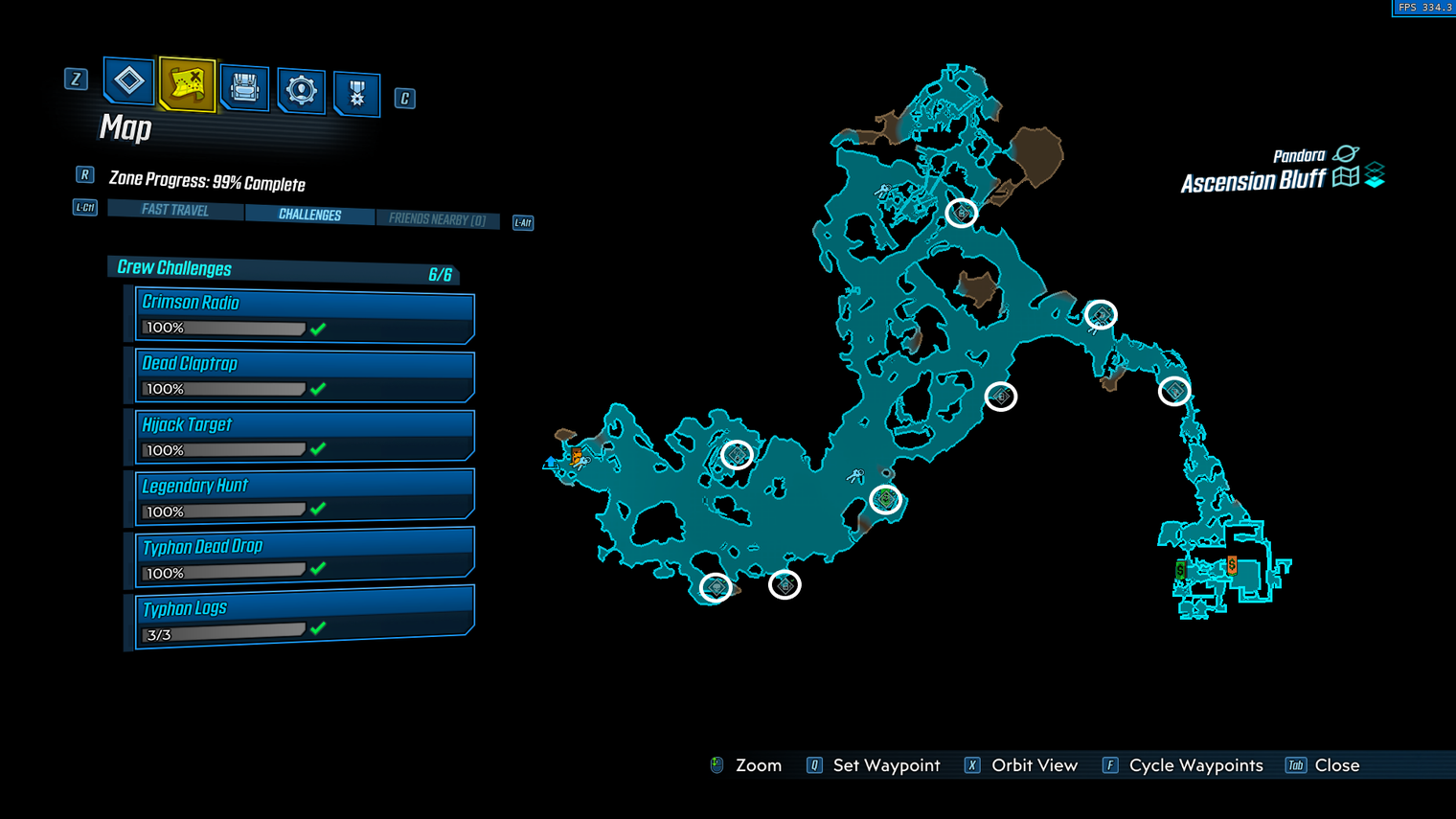Pick the Legendary Hunt challenge row
Viewport: 1456px width, 819px height.
click(304, 497)
